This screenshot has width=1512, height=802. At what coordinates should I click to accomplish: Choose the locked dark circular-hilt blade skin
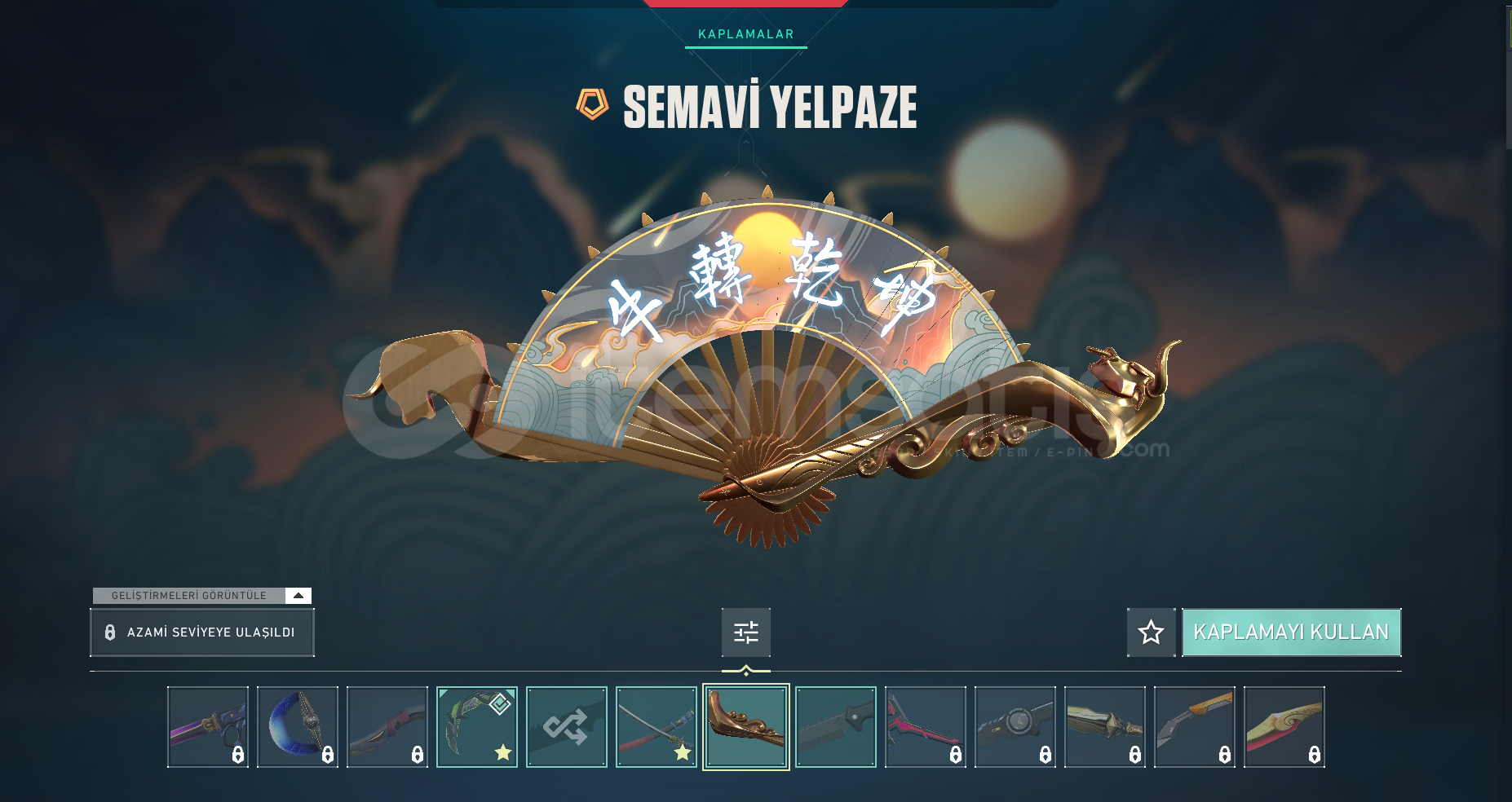pos(1015,727)
